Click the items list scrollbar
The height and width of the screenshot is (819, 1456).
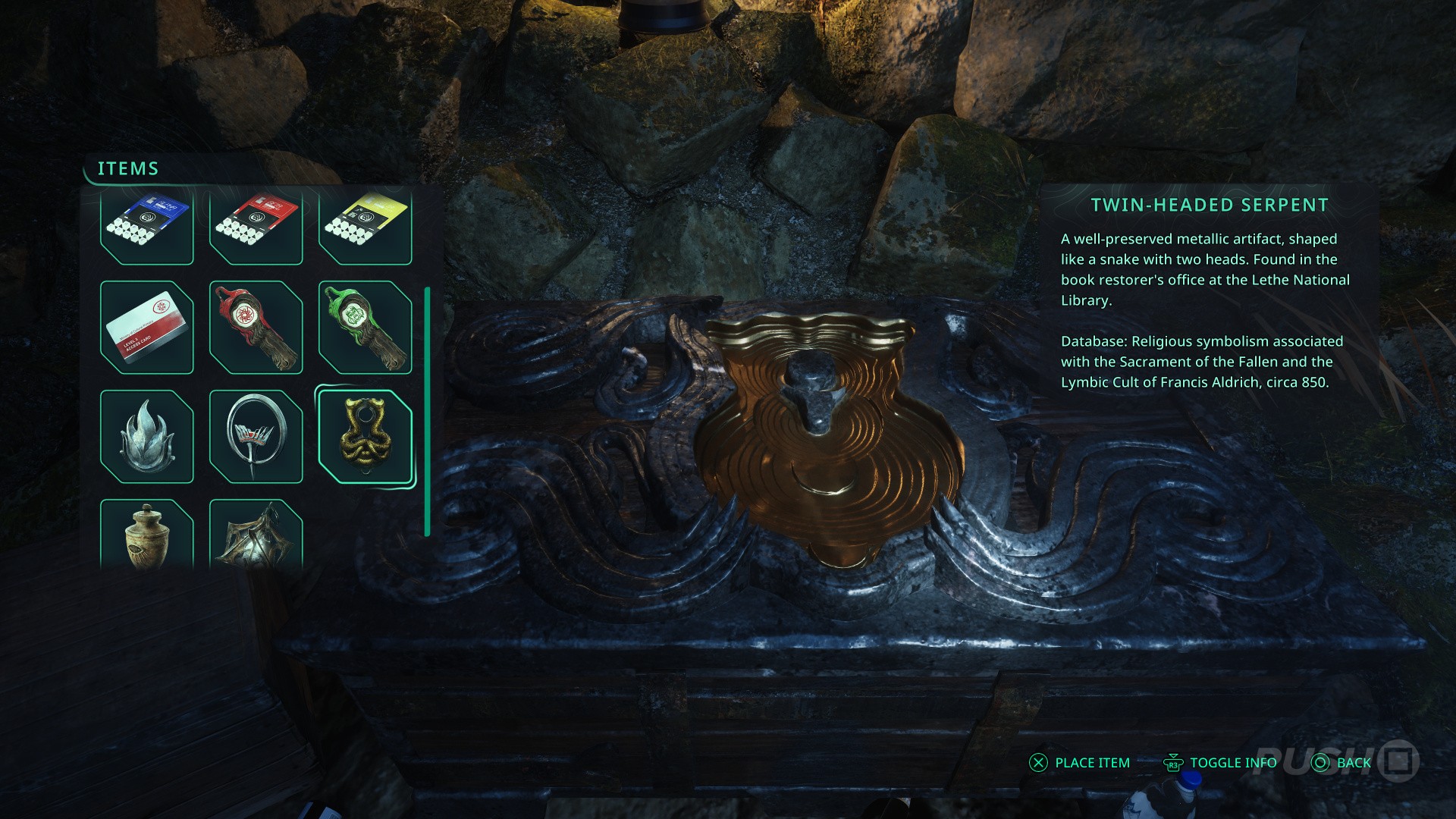[x=428, y=411]
